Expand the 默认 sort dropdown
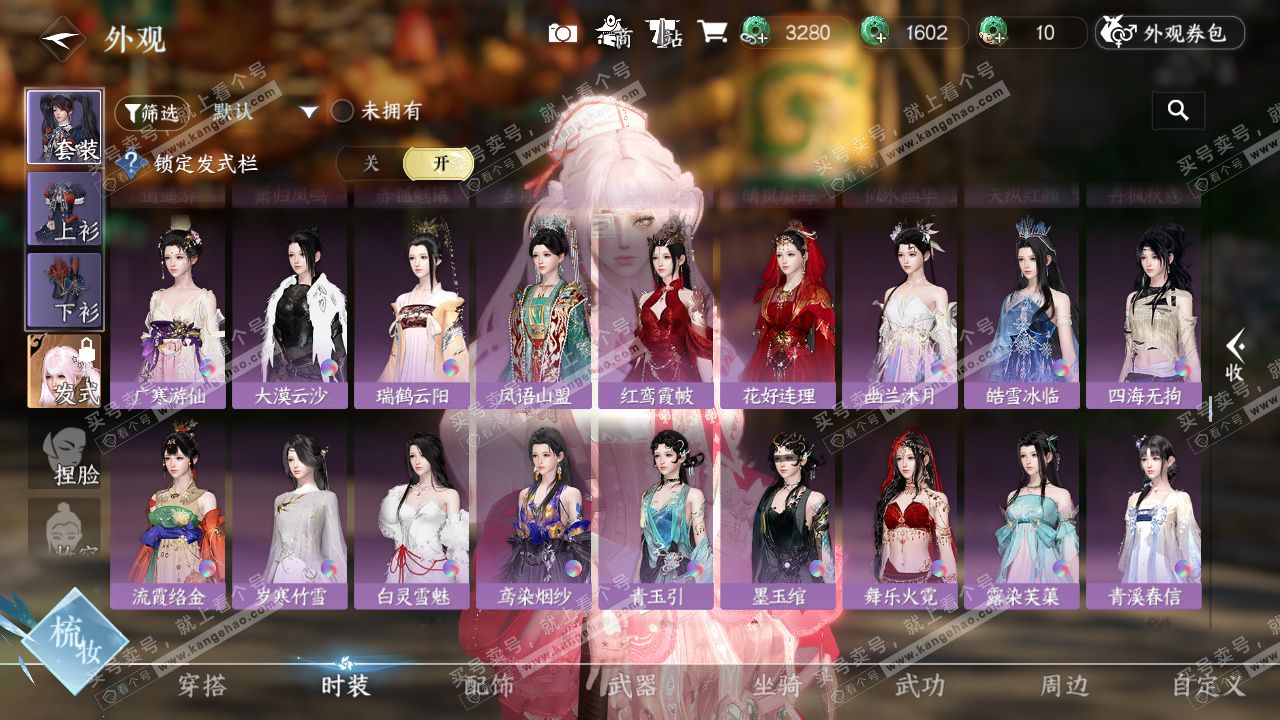 point(308,112)
